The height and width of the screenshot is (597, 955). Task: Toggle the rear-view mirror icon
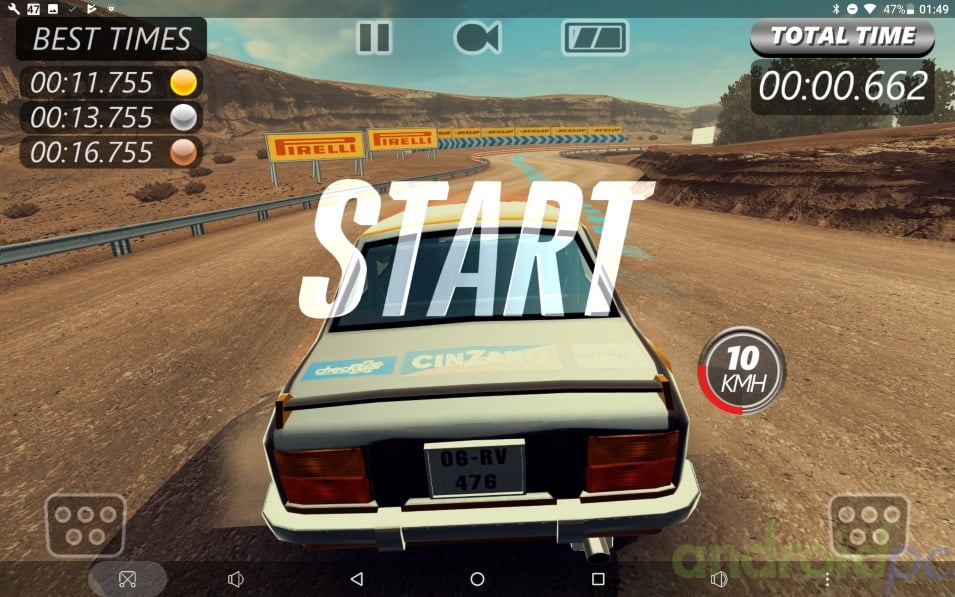pyautogui.click(x=594, y=38)
